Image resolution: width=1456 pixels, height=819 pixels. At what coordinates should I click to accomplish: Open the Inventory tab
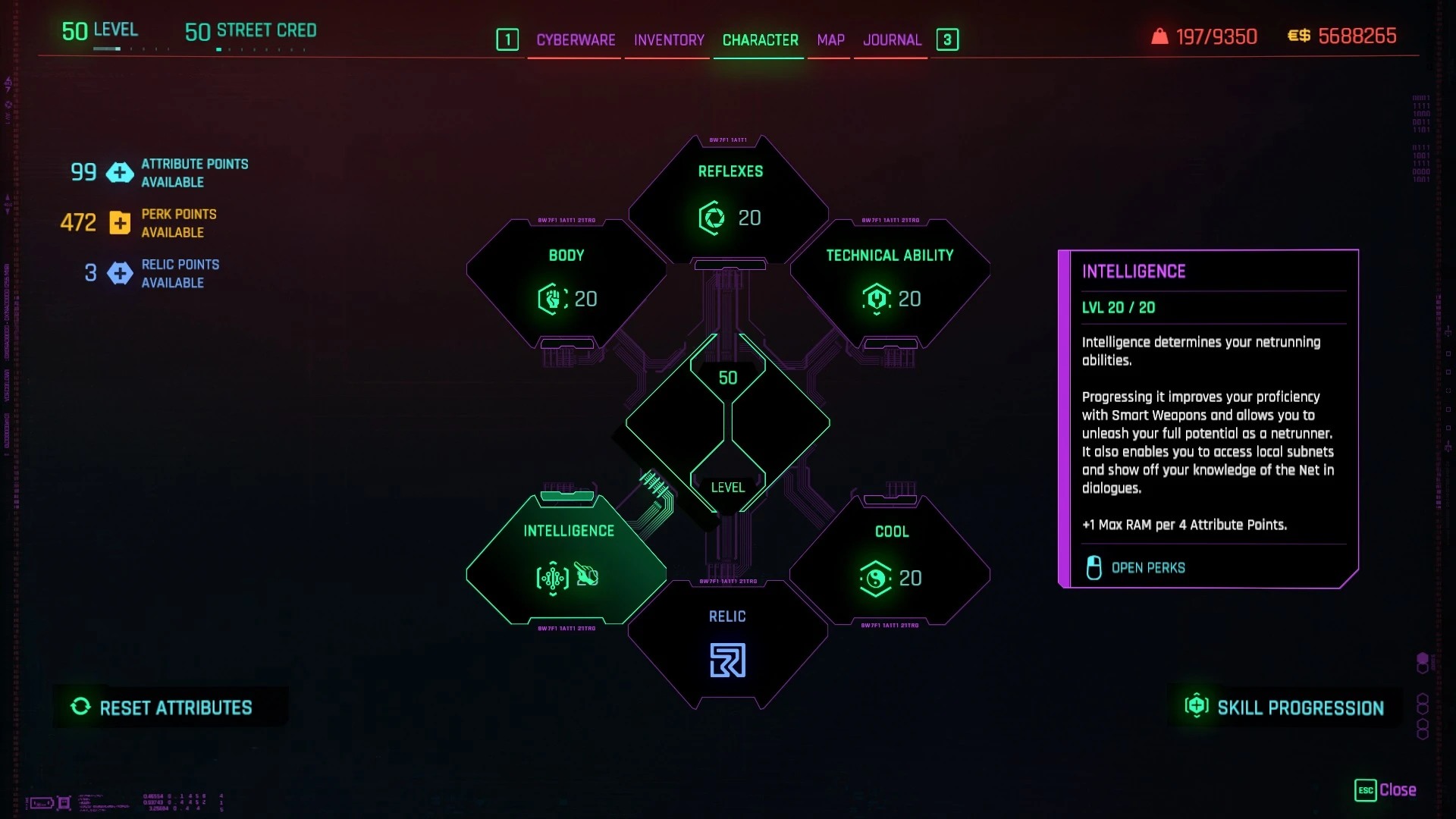point(669,39)
